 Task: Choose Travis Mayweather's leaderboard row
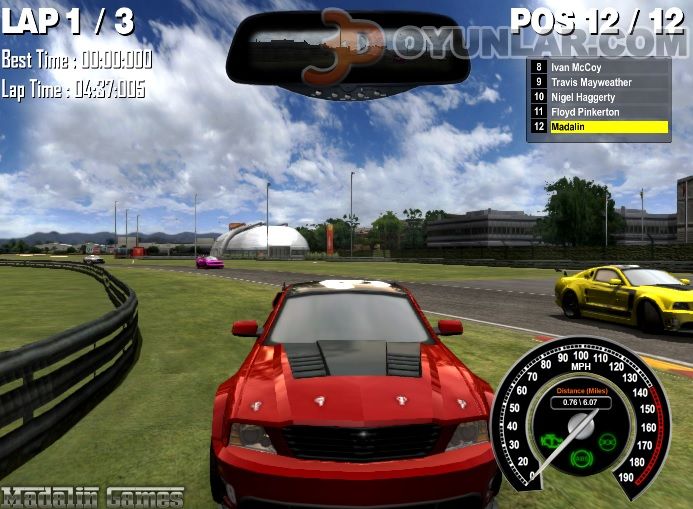tap(598, 82)
